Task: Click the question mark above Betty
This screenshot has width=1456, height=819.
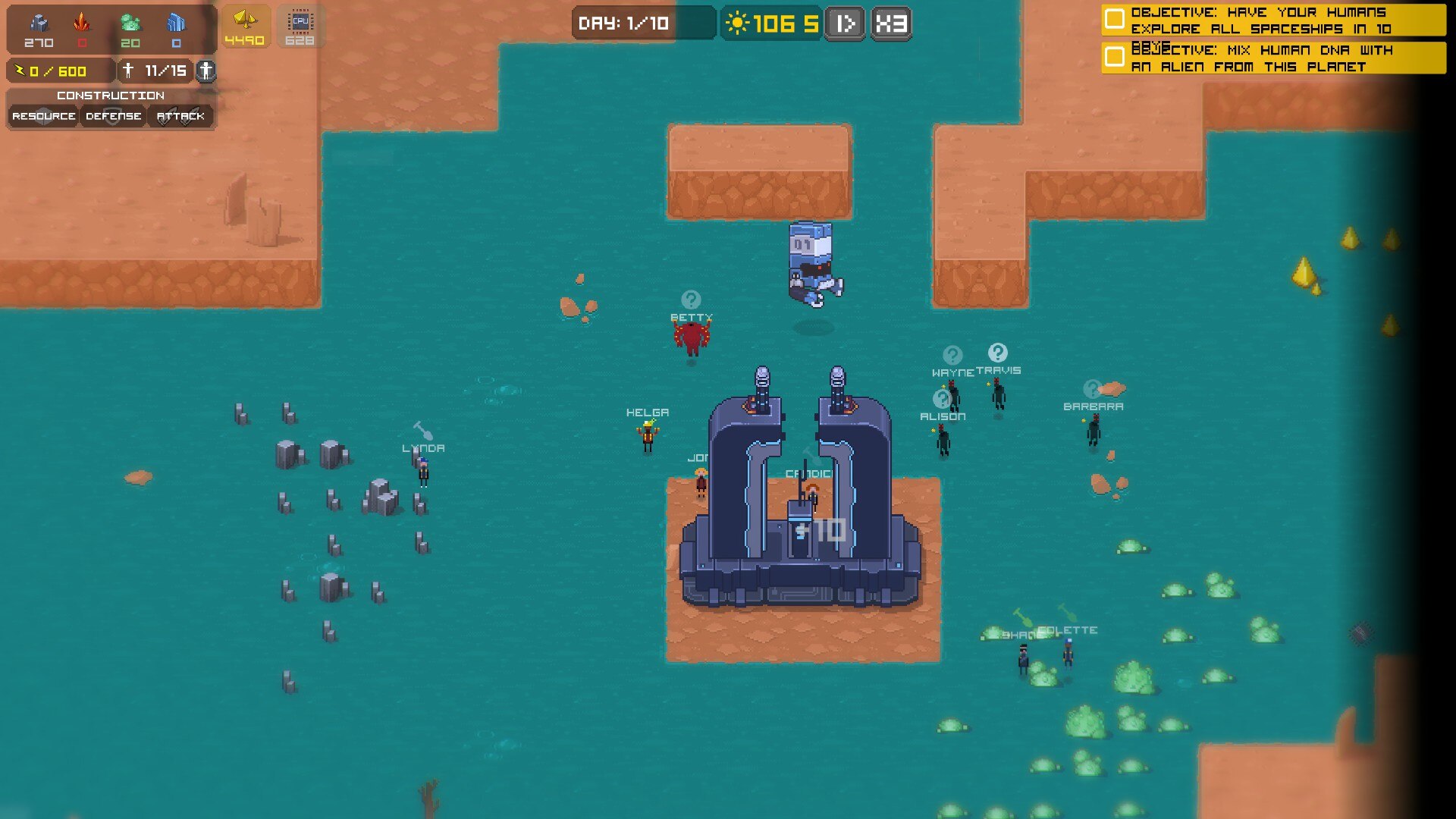Action: point(691,300)
